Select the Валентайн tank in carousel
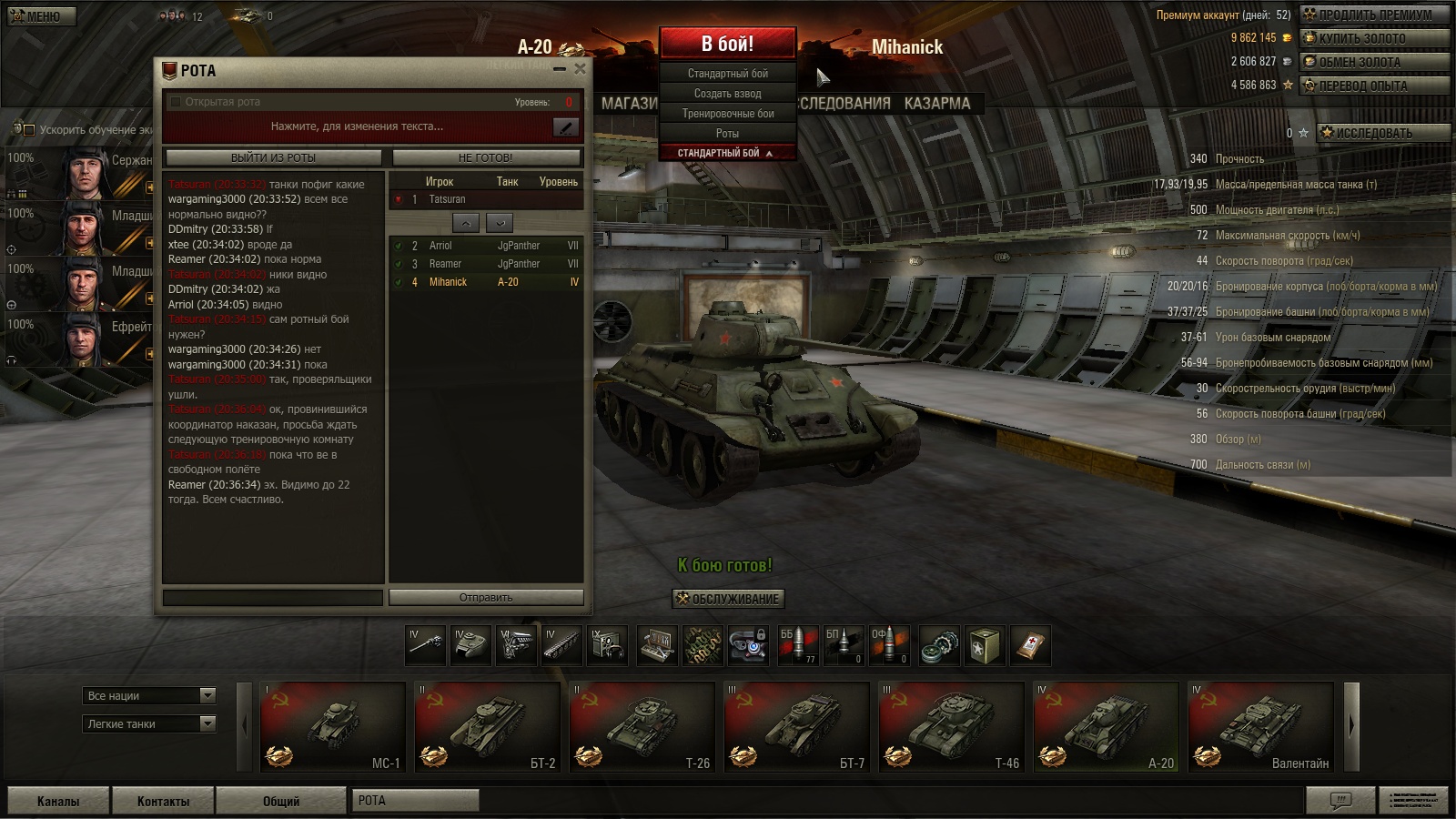 tap(1260, 726)
